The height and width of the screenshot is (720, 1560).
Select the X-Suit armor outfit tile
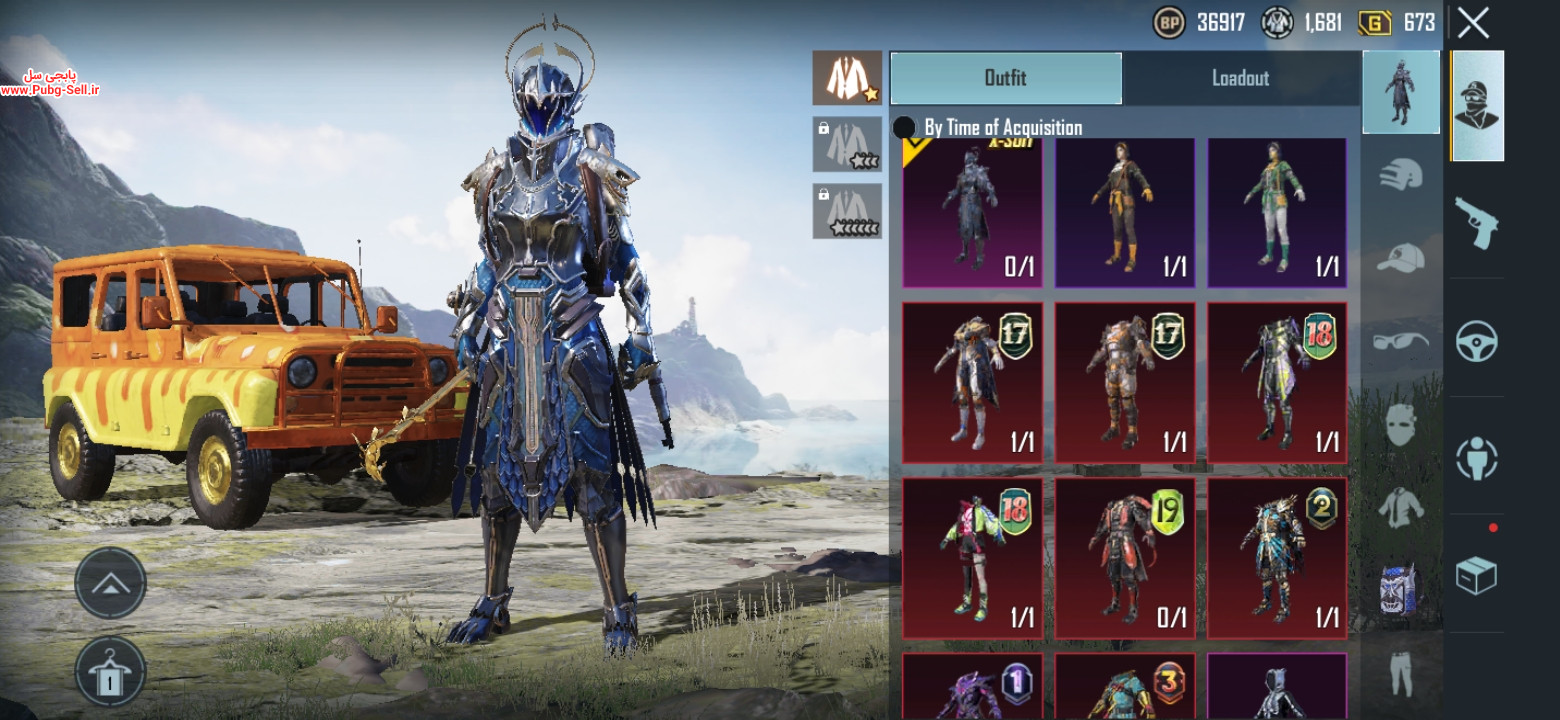point(972,213)
